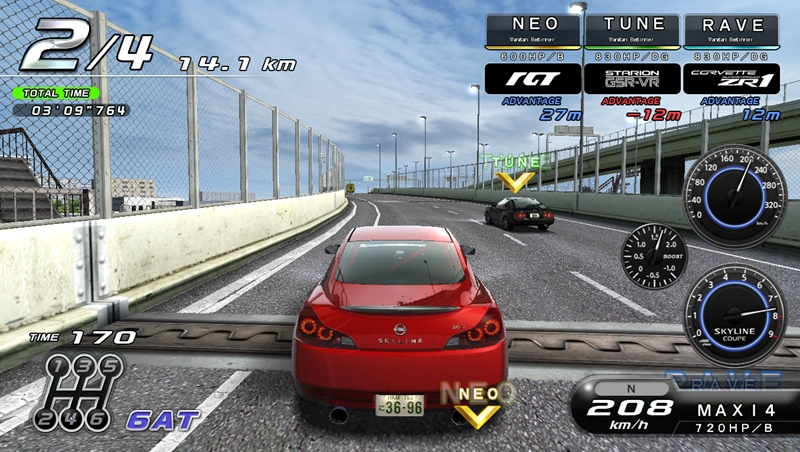The image size is (800, 452).
Task: Select the RAVE opponent name panel
Action: pyautogui.click(x=731, y=28)
